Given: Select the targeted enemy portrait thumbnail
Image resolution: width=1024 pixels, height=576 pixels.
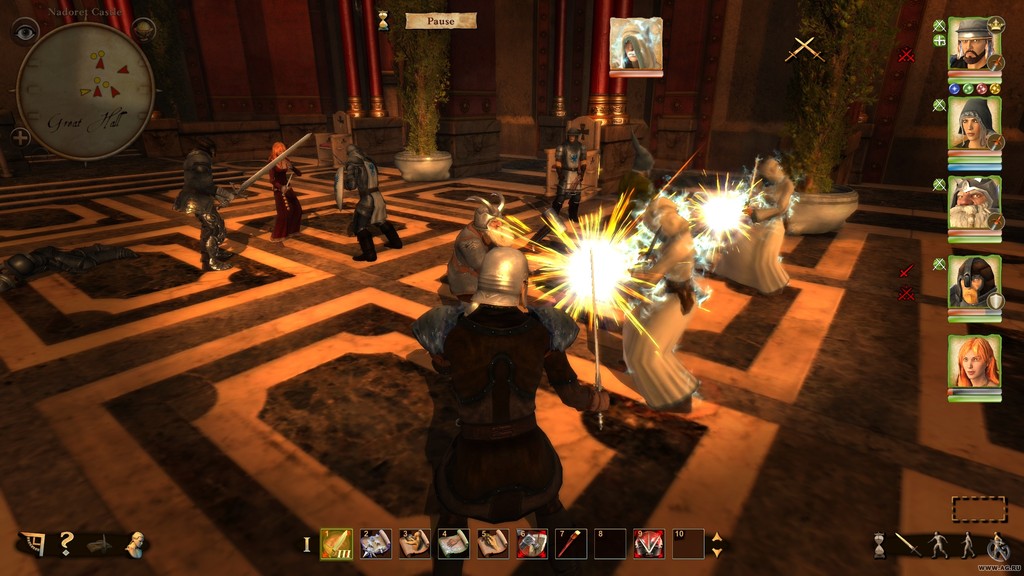Looking at the screenshot, I should click(x=635, y=43).
